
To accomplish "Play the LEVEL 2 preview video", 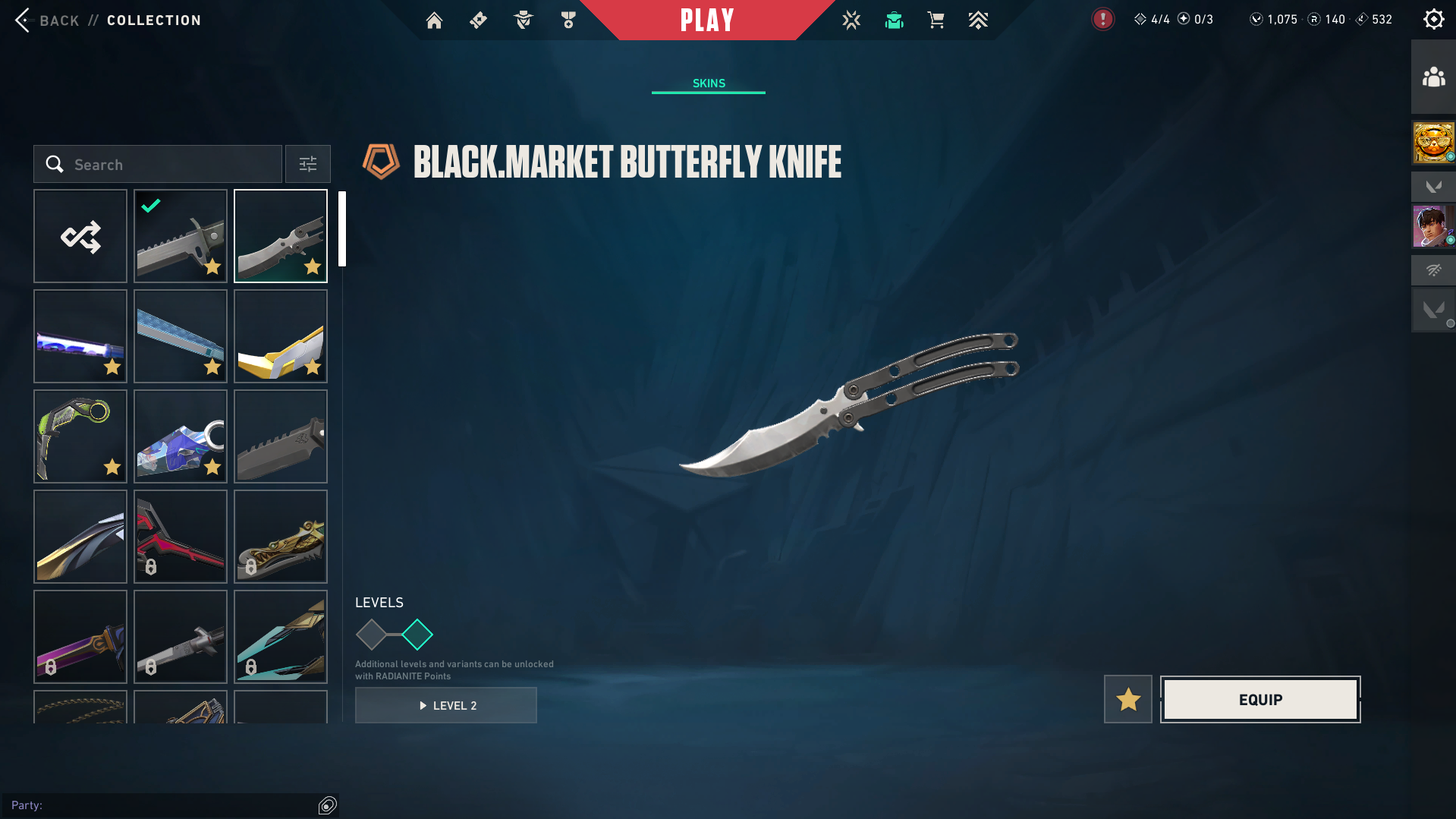I will pyautogui.click(x=446, y=706).
